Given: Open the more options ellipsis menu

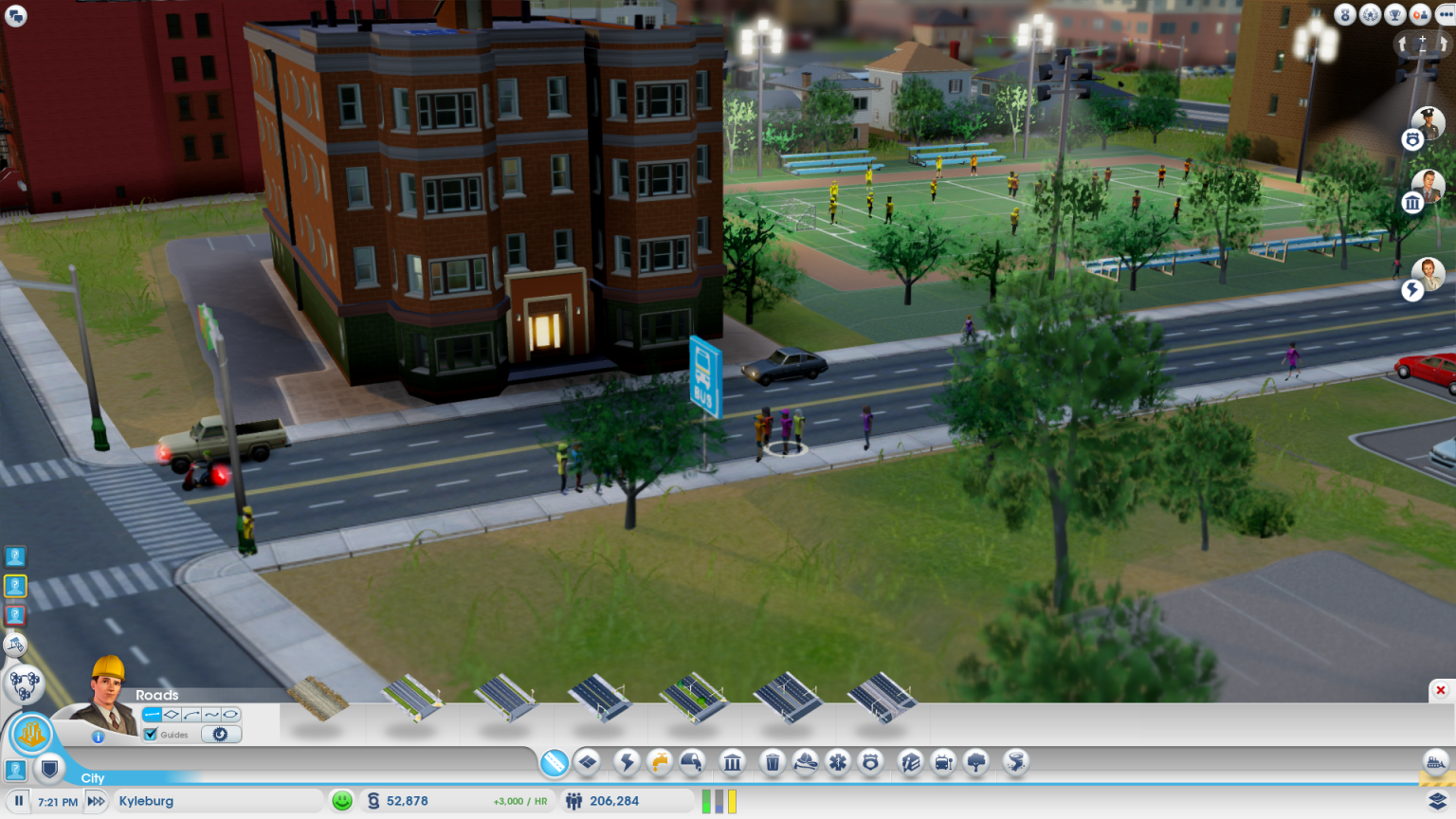Looking at the screenshot, I should point(1445,14).
